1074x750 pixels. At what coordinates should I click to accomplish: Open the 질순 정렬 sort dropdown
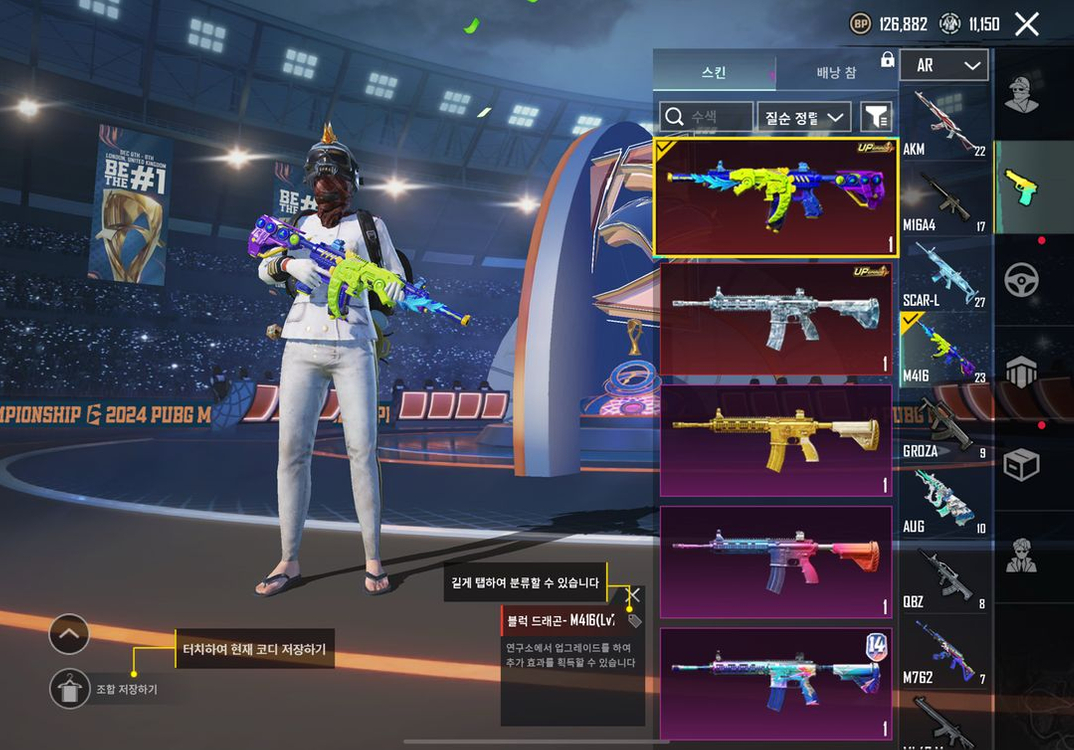click(x=804, y=117)
